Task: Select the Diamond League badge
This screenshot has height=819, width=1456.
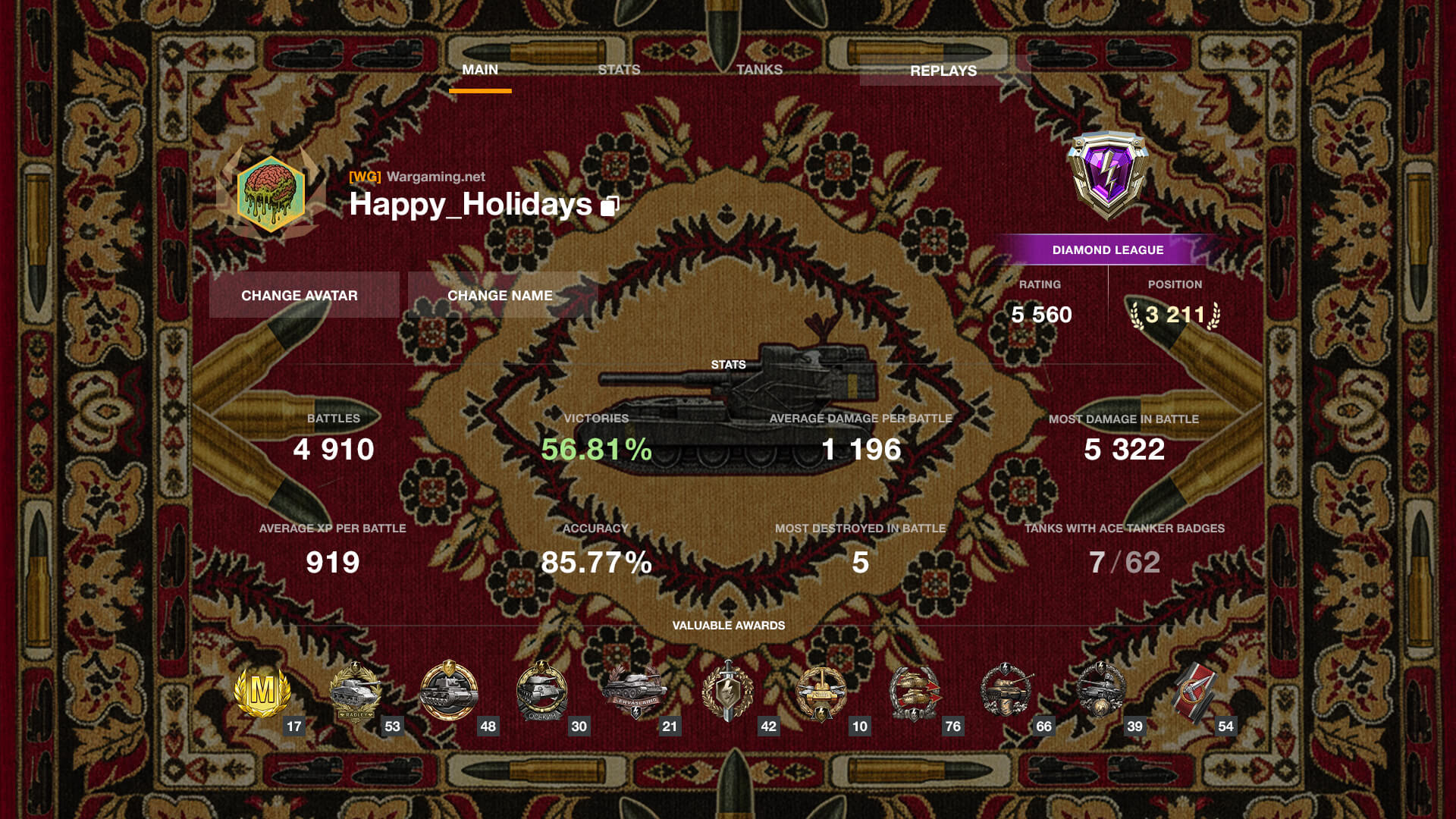Action: click(x=1107, y=174)
